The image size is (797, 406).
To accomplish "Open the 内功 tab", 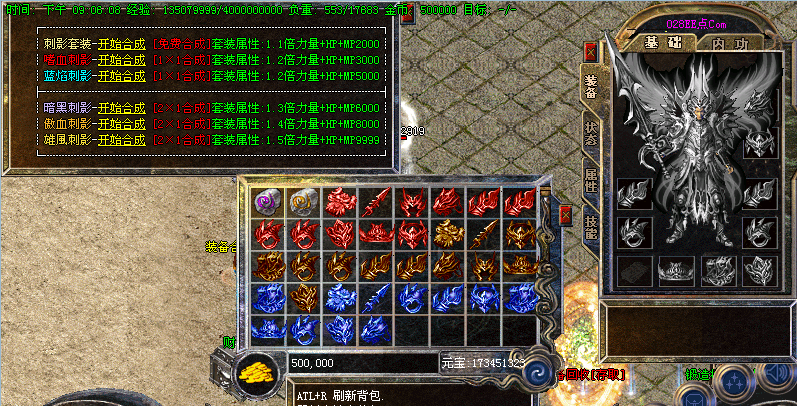I will pos(729,44).
